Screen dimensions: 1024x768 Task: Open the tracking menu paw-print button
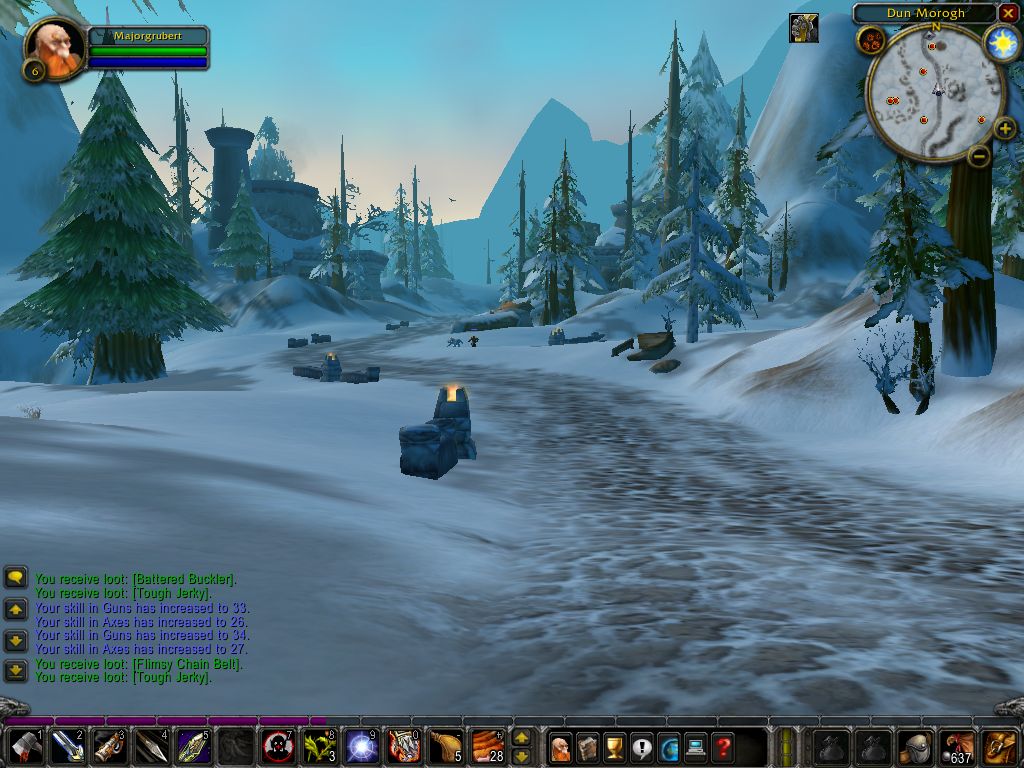869,40
